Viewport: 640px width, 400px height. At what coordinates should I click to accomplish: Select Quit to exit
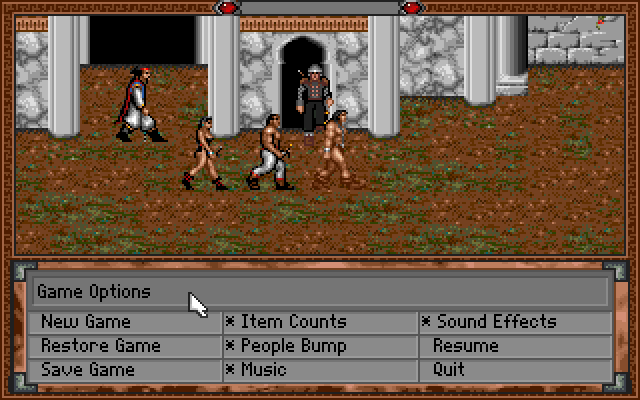click(x=449, y=370)
